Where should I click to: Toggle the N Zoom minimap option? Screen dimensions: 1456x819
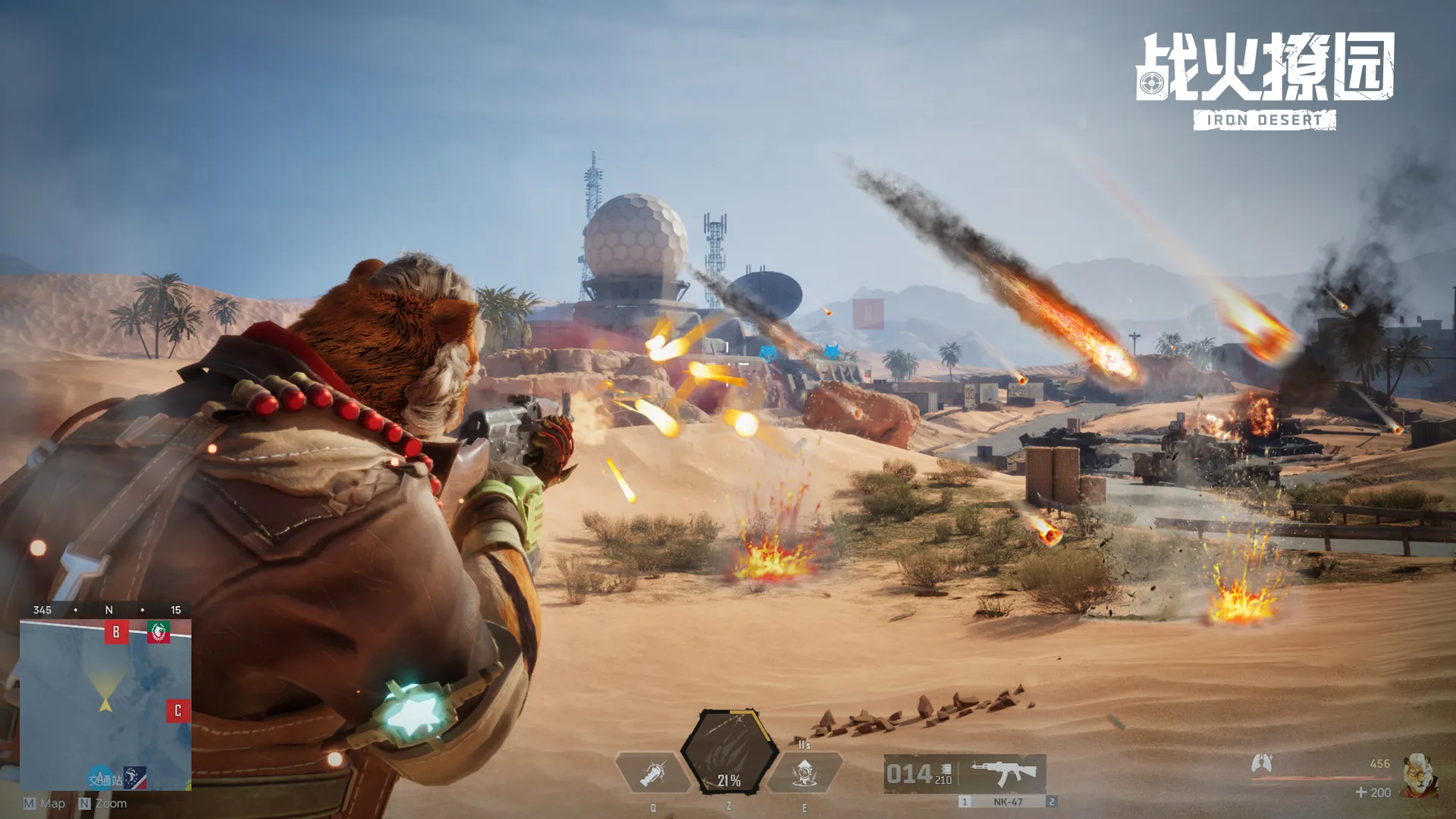(x=103, y=803)
